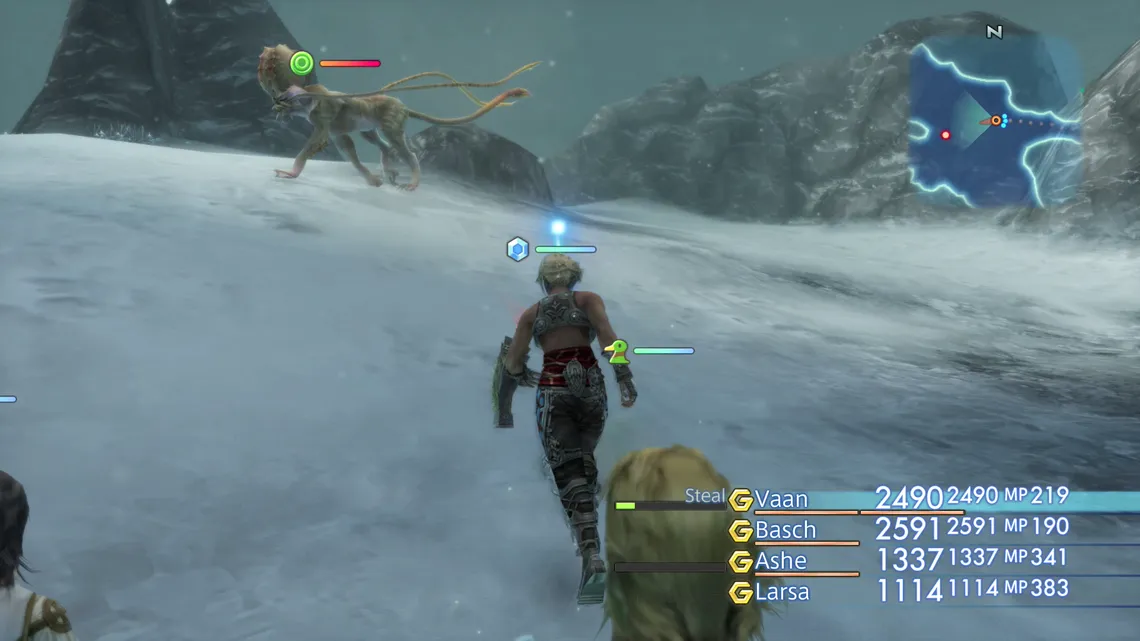Select Vaan in the party list
This screenshot has width=1140, height=641.
(781, 499)
